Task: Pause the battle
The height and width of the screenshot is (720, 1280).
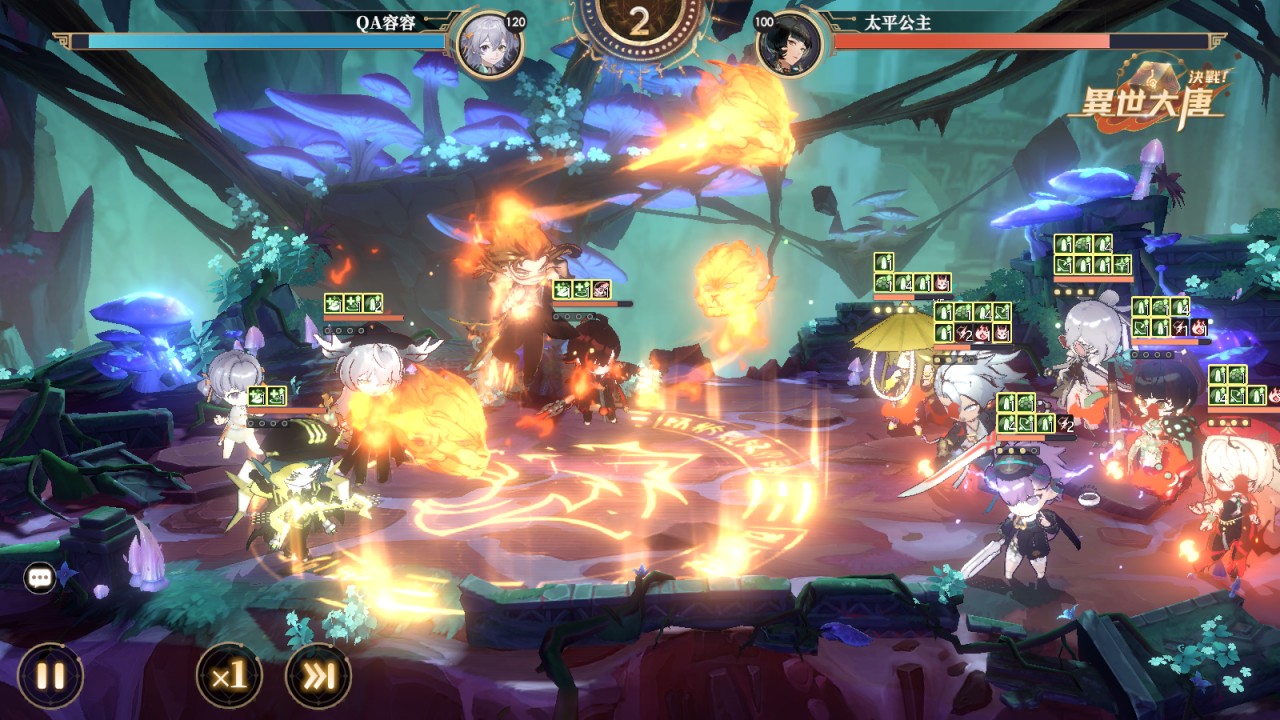Action: click(50, 675)
